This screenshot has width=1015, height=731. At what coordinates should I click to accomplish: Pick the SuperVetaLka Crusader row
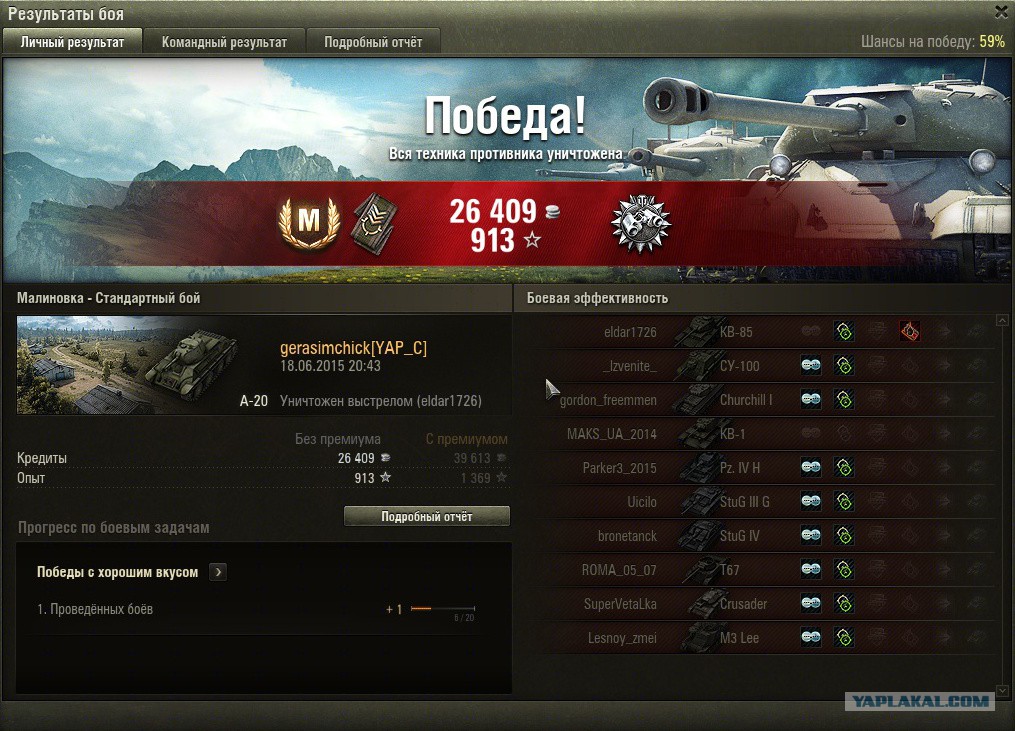coord(760,604)
